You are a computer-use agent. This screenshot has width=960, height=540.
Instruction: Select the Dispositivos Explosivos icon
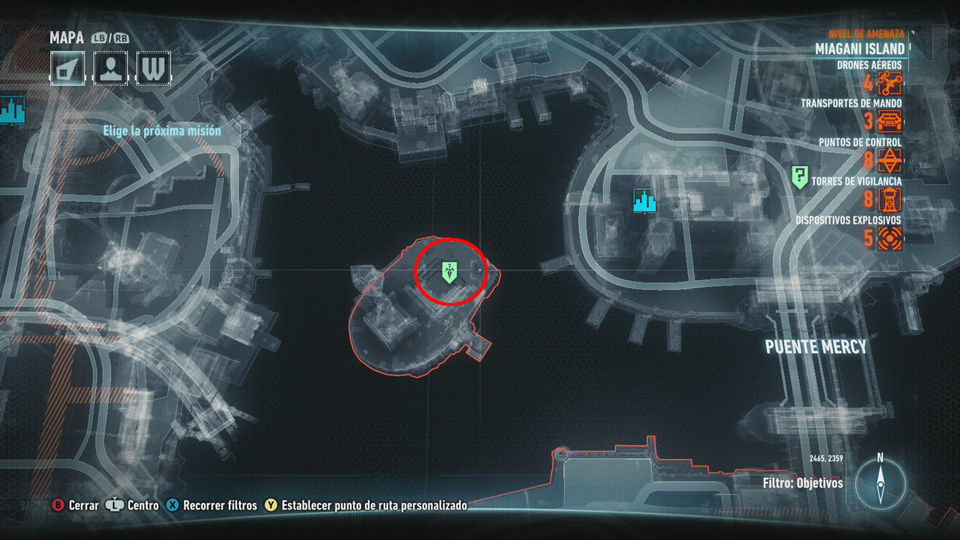pyautogui.click(x=890, y=238)
